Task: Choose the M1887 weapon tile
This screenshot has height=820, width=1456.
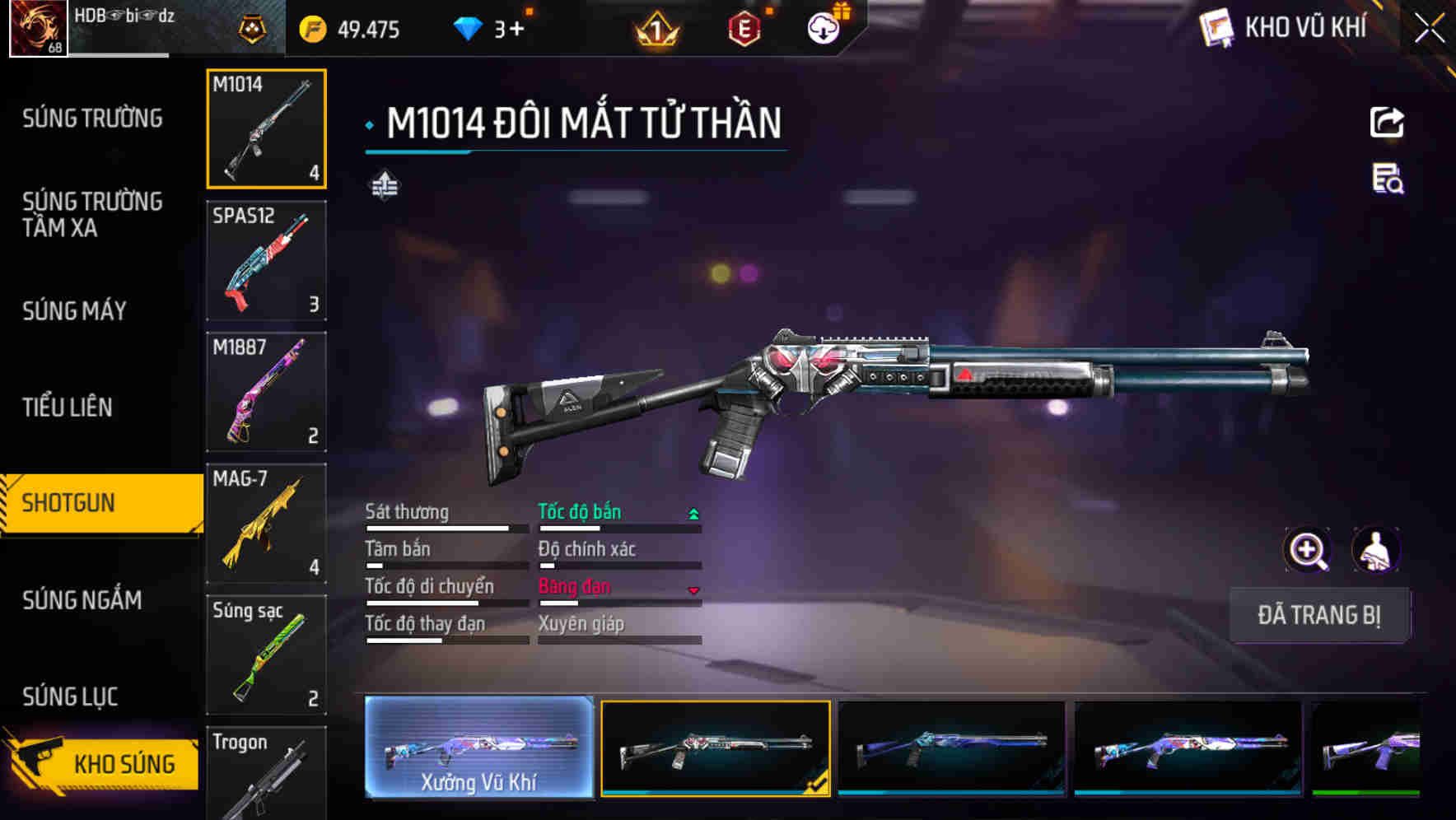Action: coord(266,392)
